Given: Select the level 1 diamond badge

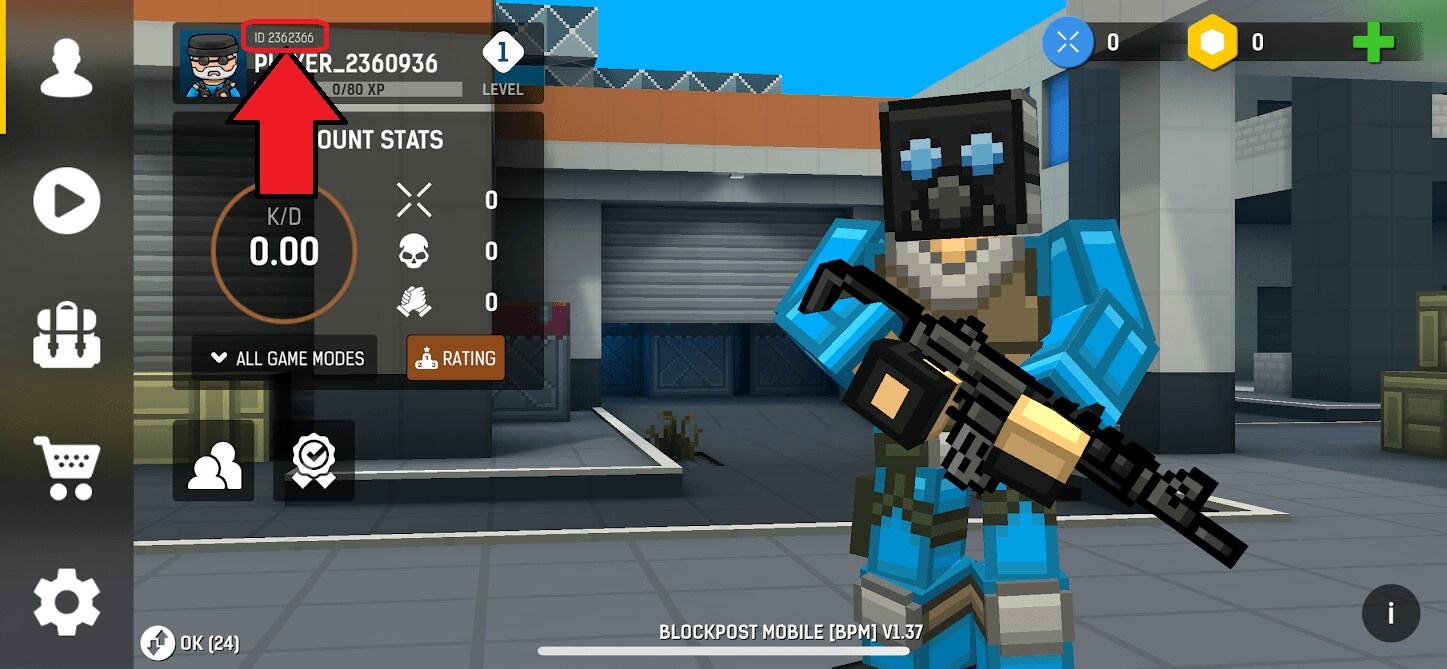Looking at the screenshot, I should pyautogui.click(x=502, y=52).
